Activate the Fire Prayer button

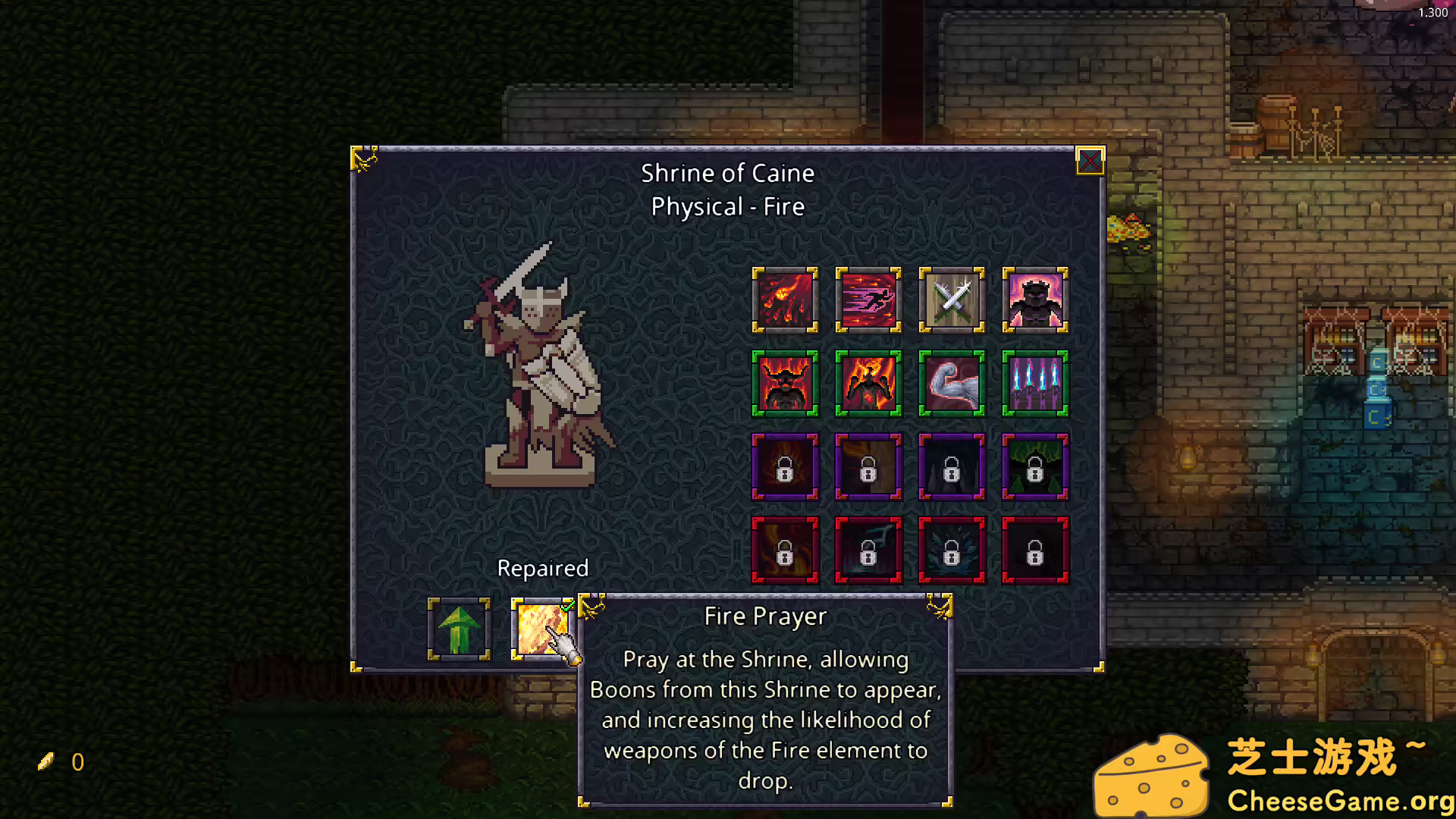pos(541,629)
